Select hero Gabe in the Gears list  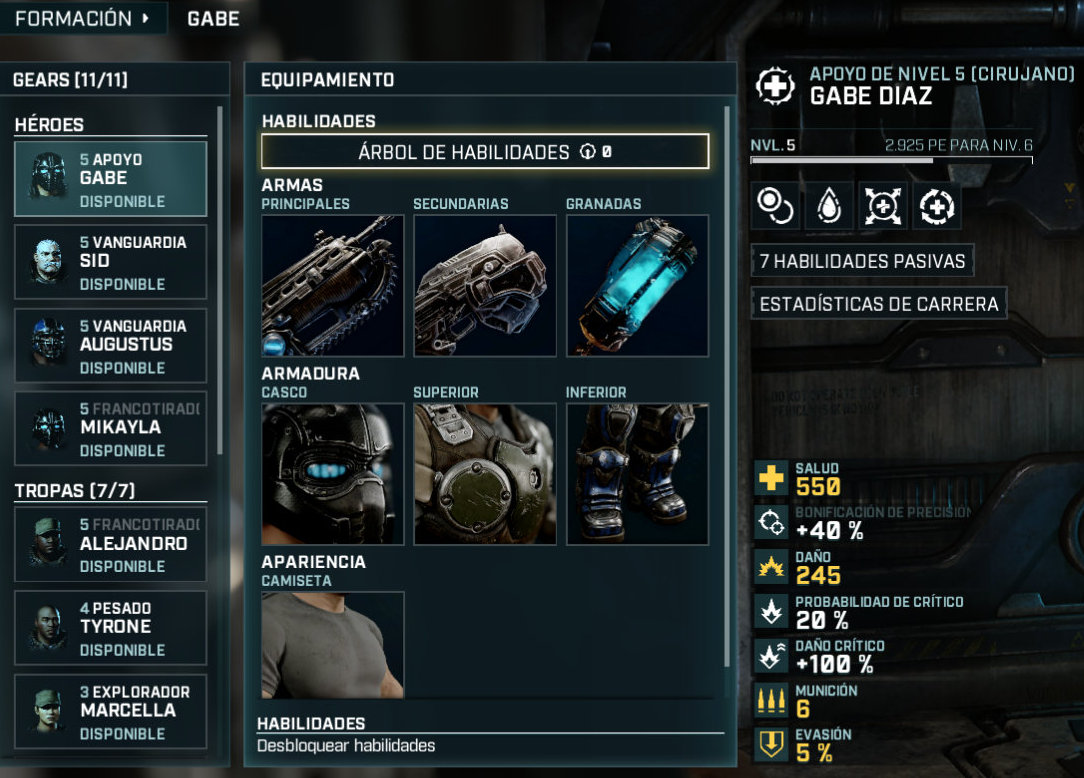pyautogui.click(x=110, y=179)
